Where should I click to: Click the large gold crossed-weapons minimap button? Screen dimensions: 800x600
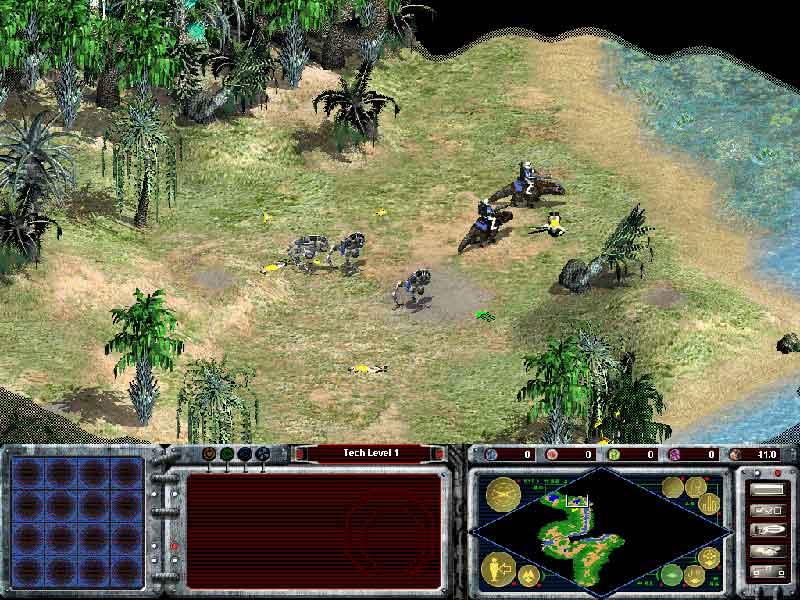pyautogui.click(x=501, y=493)
